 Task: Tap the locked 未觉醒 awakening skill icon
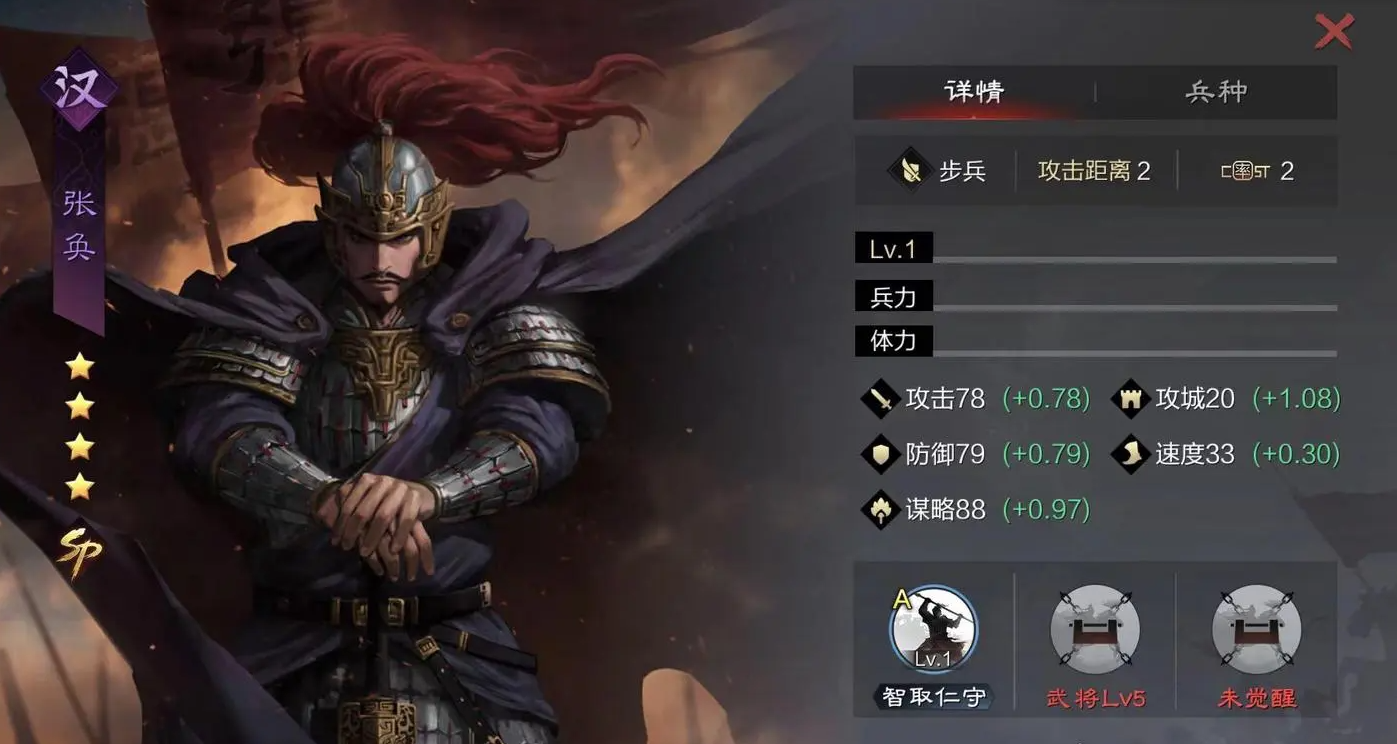pos(1255,629)
